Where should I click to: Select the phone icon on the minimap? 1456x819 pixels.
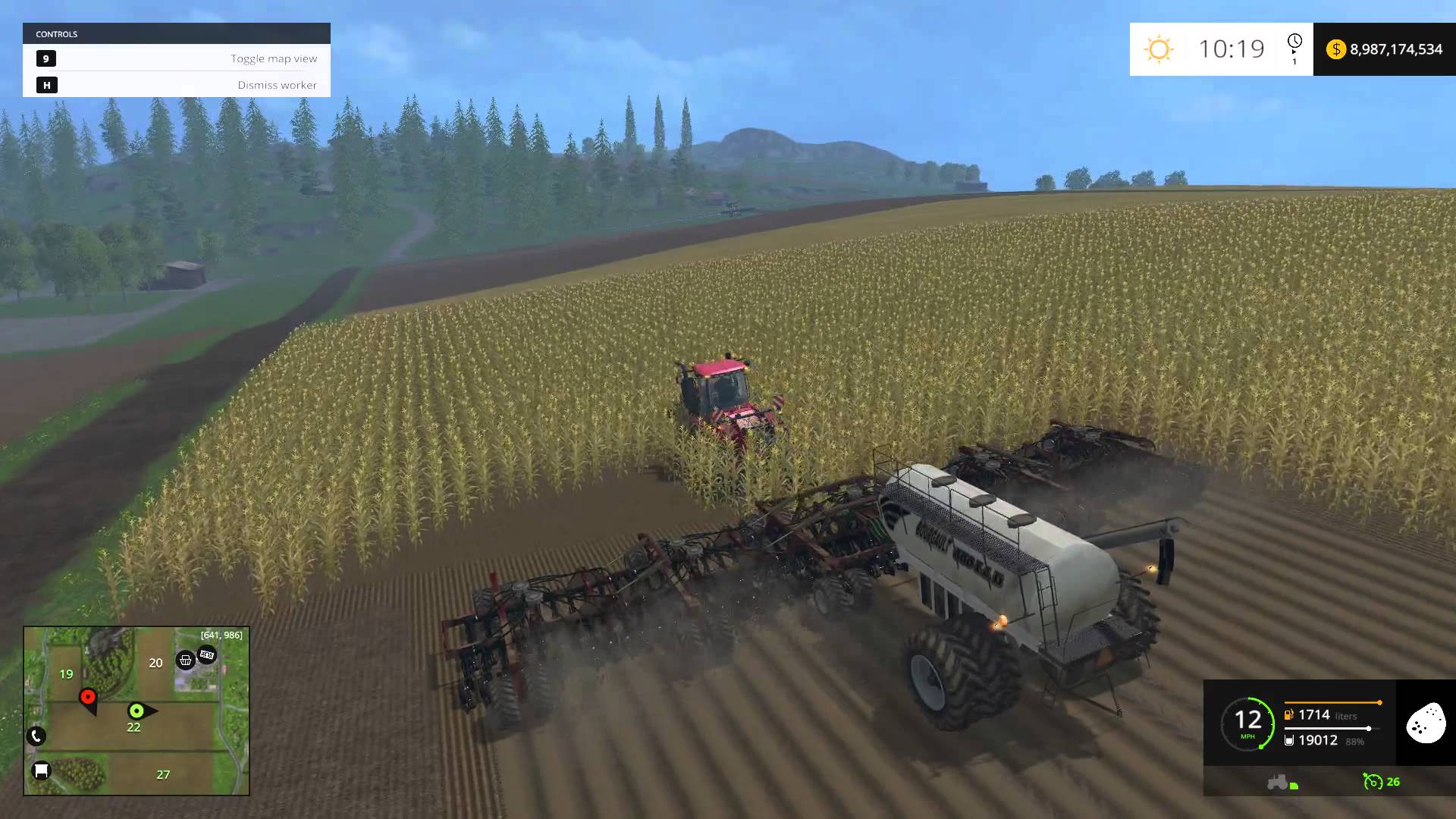[x=36, y=736]
